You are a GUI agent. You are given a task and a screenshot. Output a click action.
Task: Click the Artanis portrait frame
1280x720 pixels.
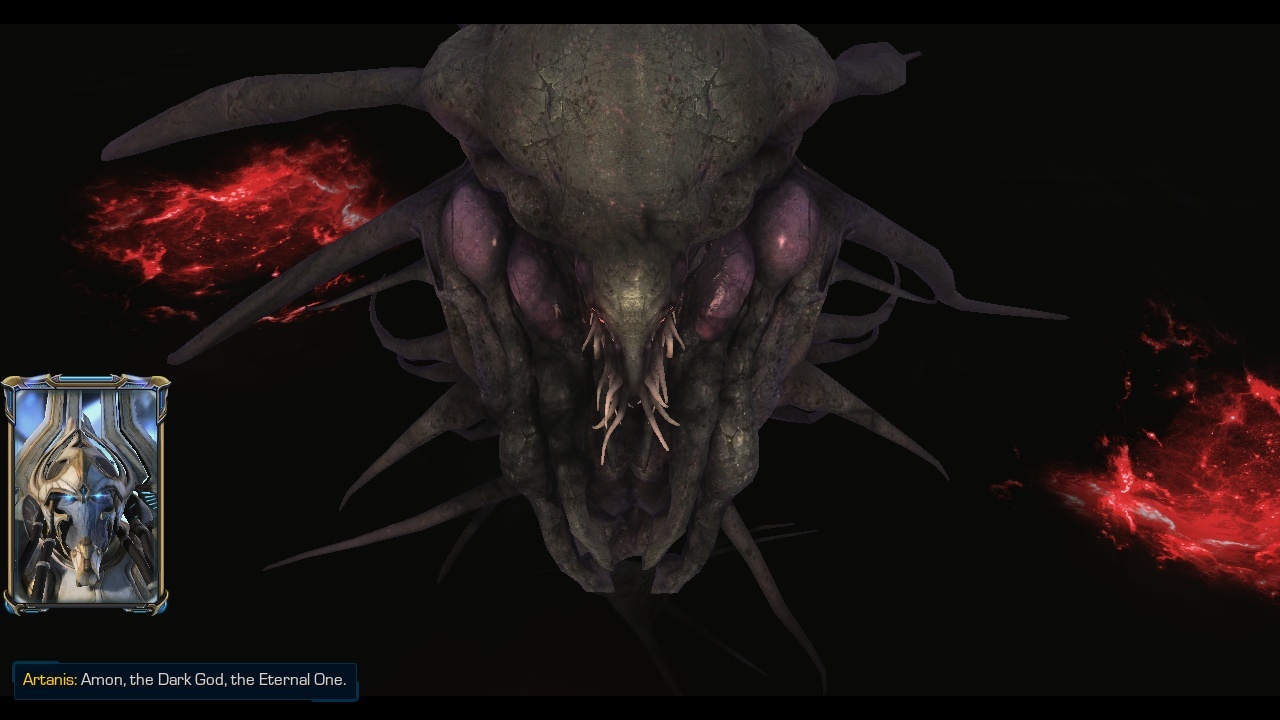85,490
